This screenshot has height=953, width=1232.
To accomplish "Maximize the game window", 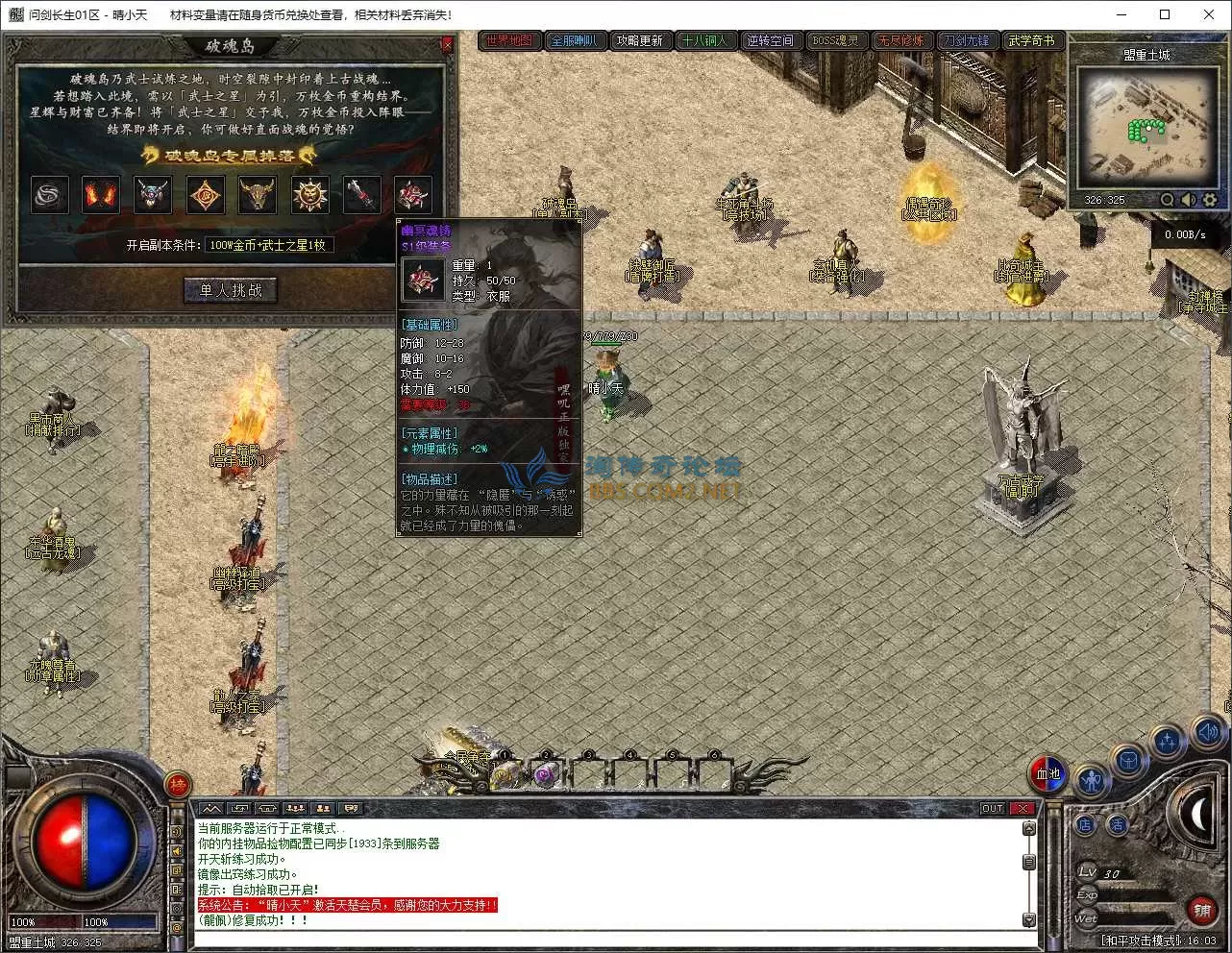I will (x=1165, y=14).
